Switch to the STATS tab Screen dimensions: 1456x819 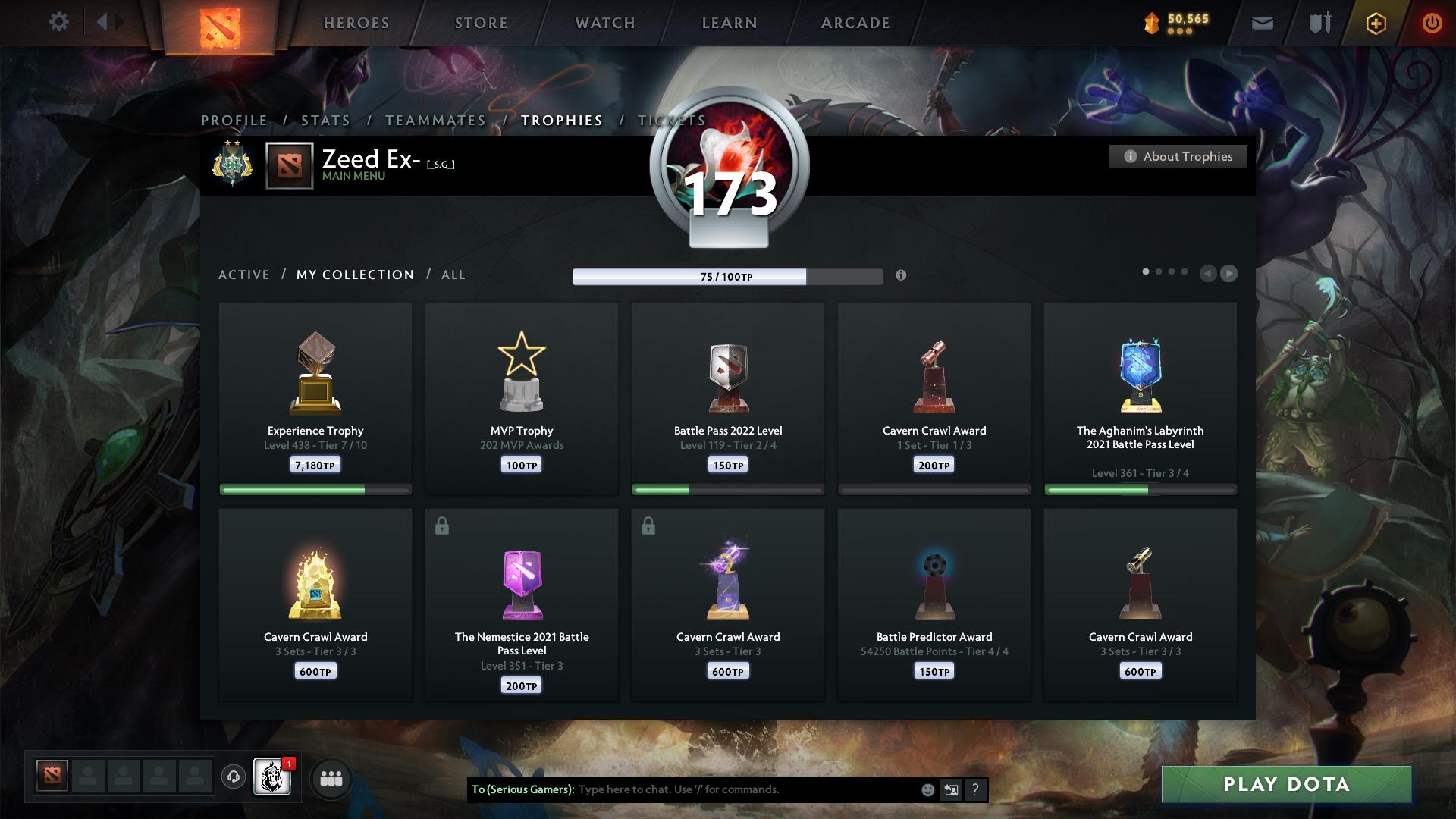point(324,120)
